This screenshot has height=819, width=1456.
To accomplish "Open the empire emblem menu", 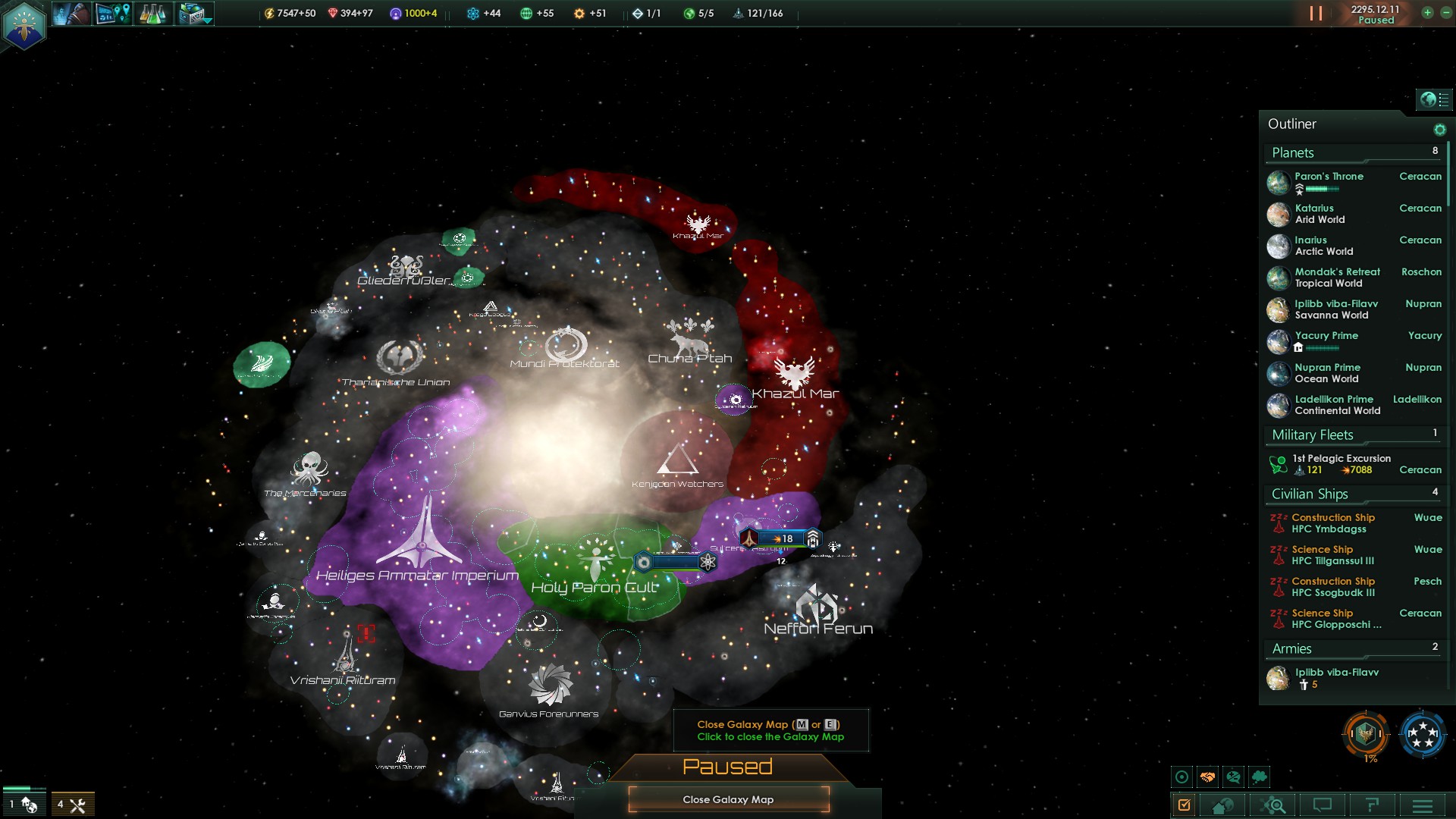I will tap(24, 24).
